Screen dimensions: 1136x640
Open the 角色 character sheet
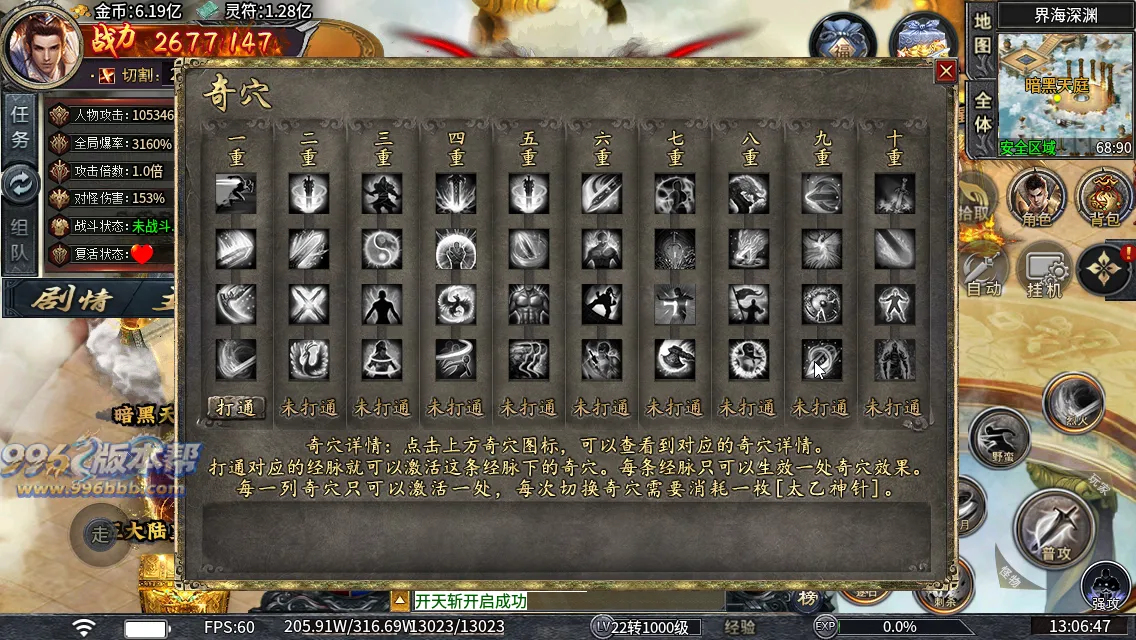point(1036,198)
